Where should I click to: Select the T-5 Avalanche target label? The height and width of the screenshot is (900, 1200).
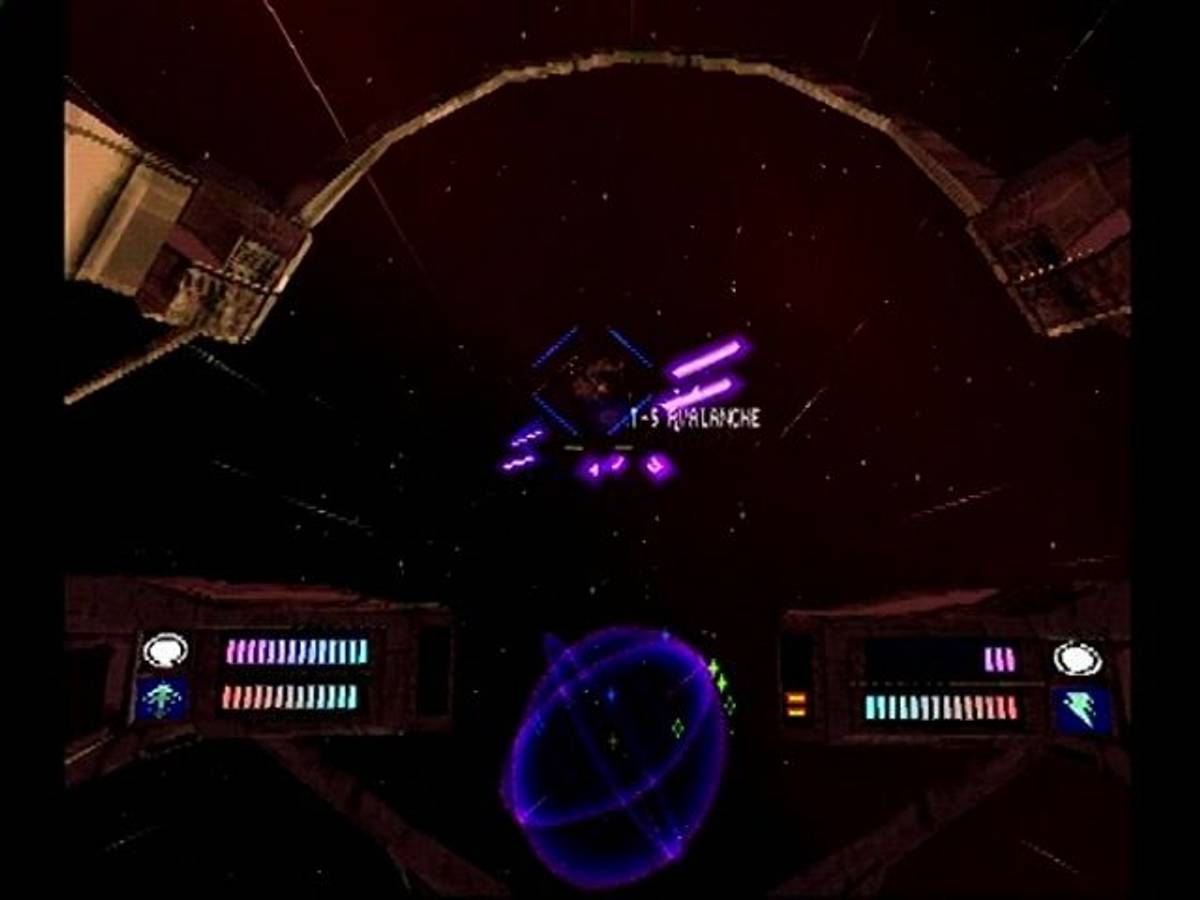(x=695, y=419)
